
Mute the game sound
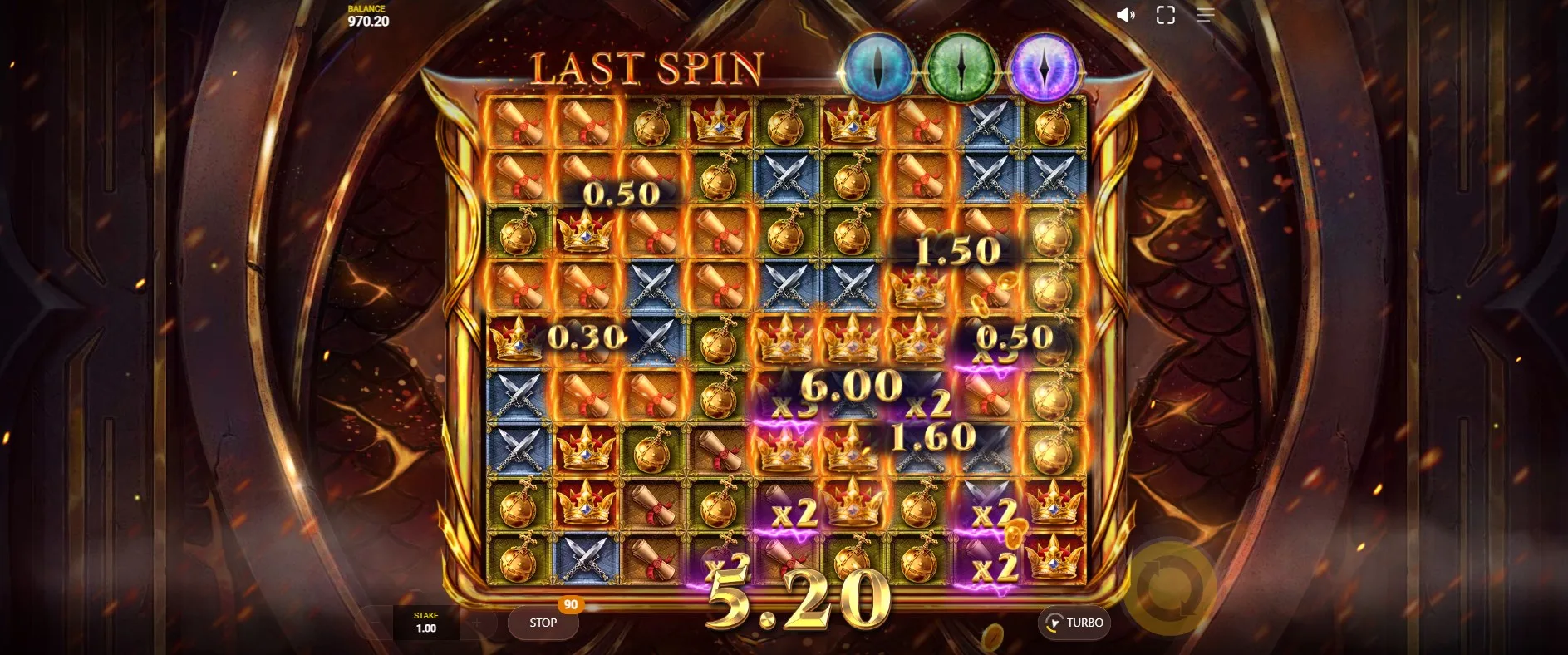tap(1125, 15)
